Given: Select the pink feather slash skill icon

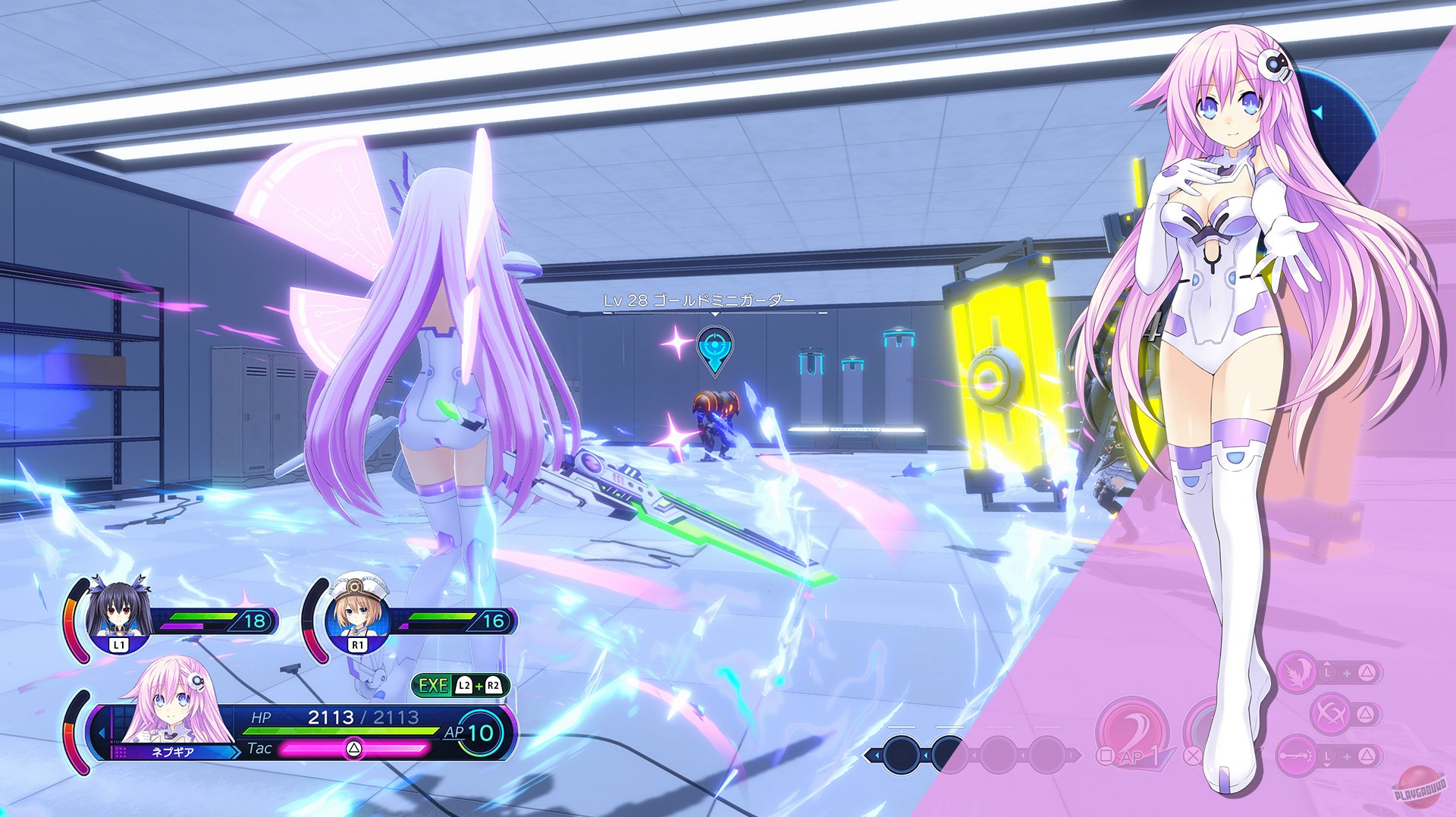Looking at the screenshot, I should pos(1298,671).
